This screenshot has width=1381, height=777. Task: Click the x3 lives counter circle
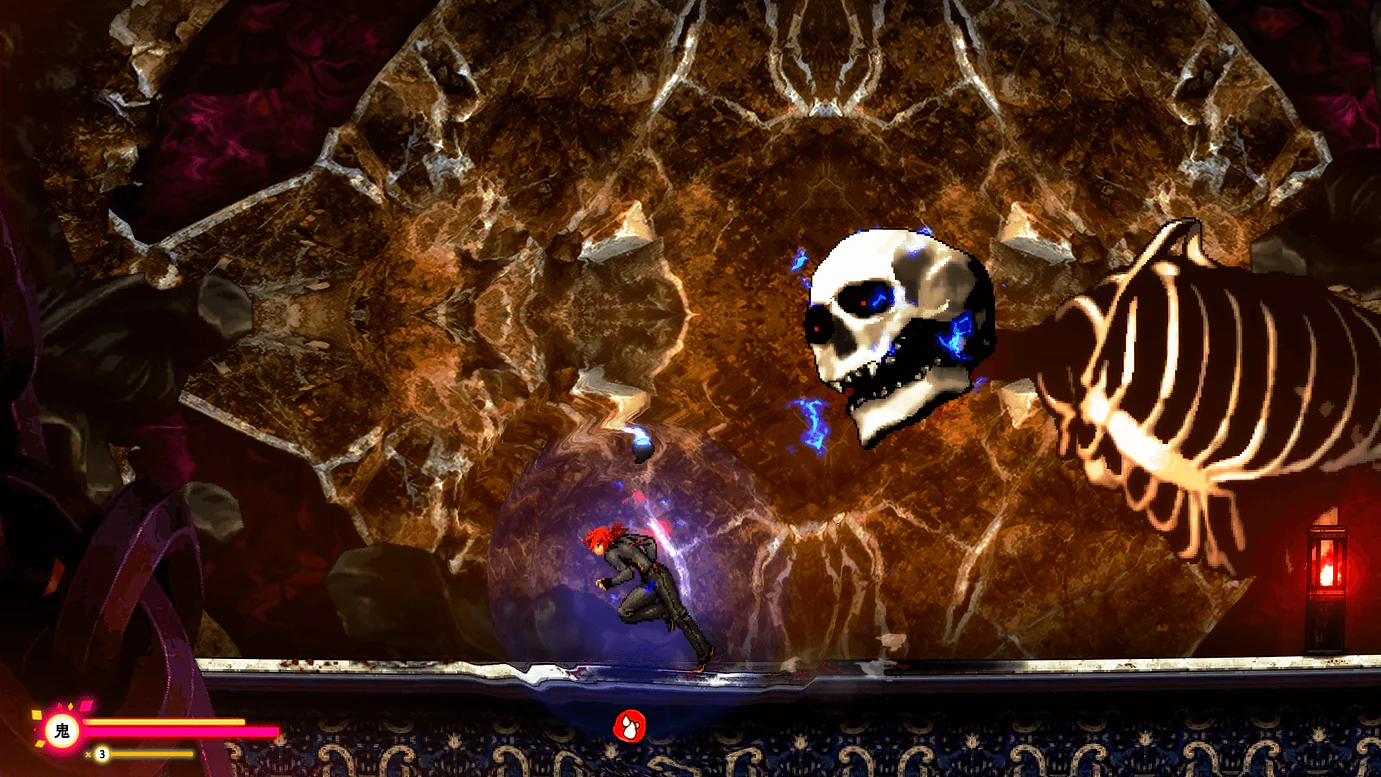click(x=102, y=753)
